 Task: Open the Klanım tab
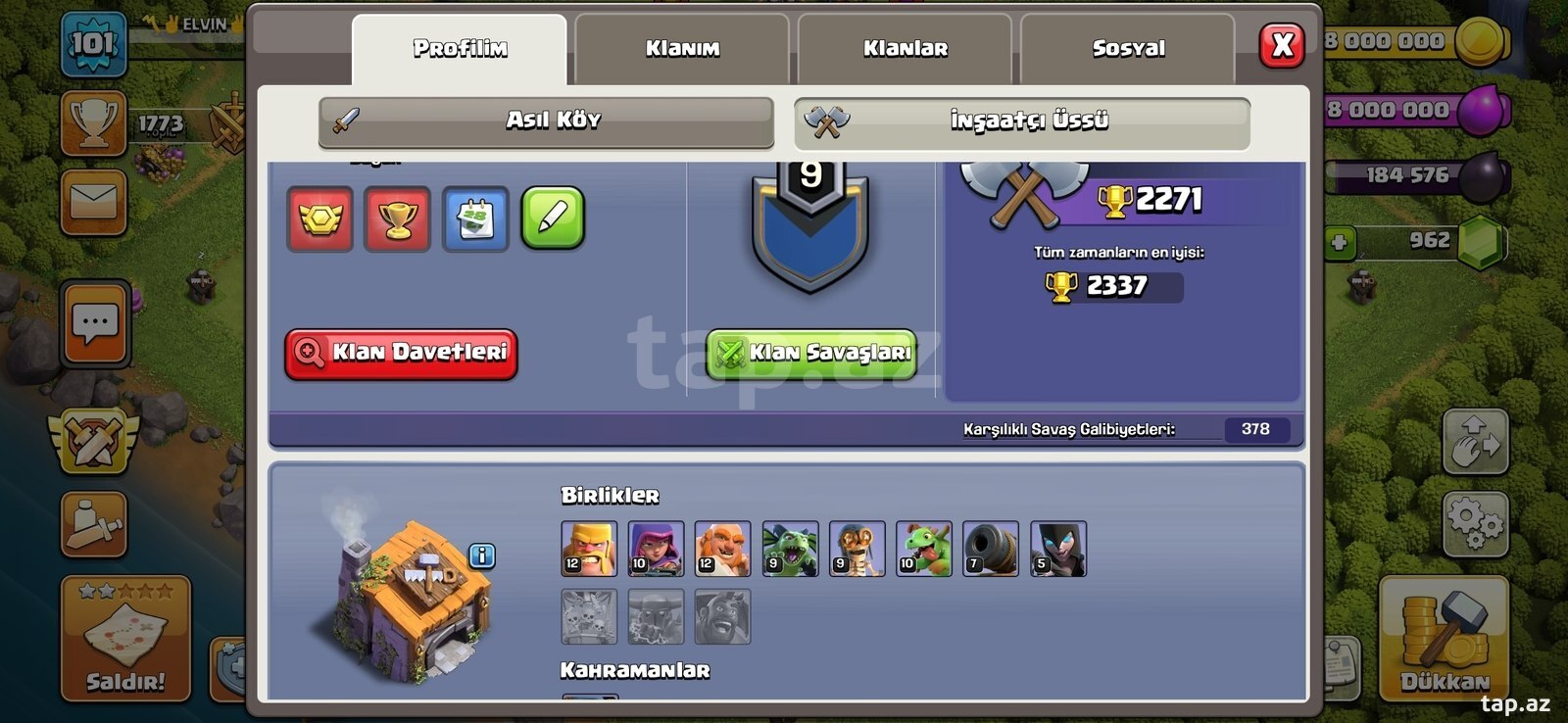pos(682,48)
